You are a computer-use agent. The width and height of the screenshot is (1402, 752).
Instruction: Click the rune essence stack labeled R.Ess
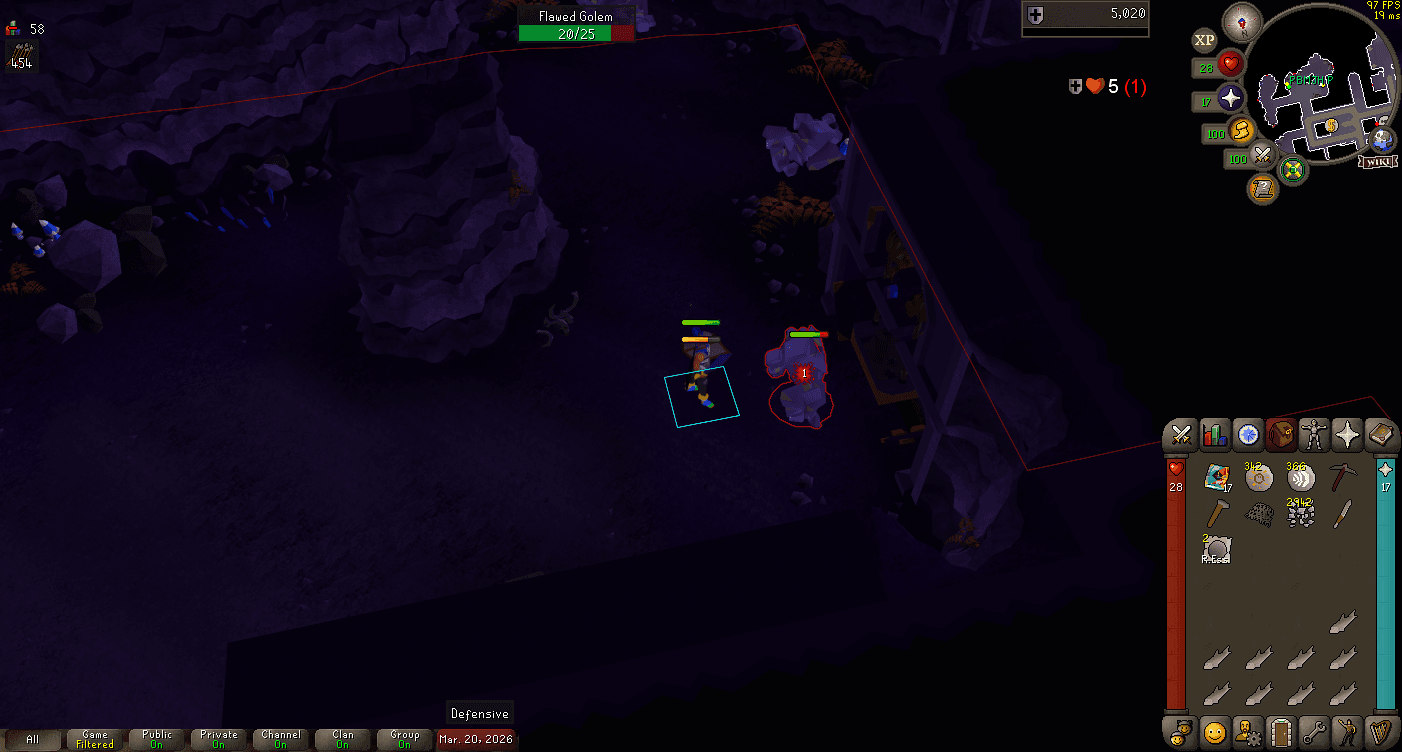point(1216,549)
